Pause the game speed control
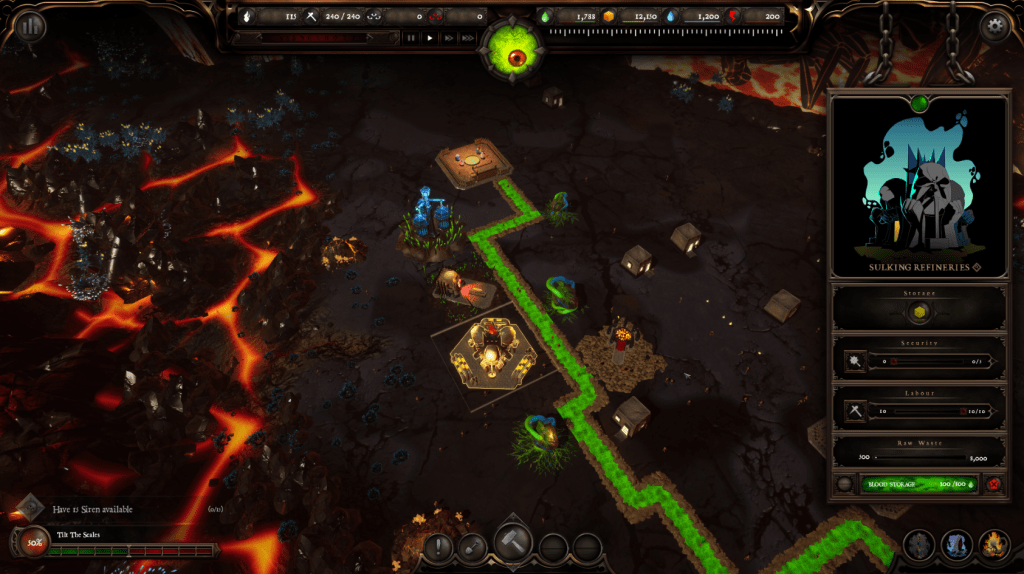 (x=410, y=38)
